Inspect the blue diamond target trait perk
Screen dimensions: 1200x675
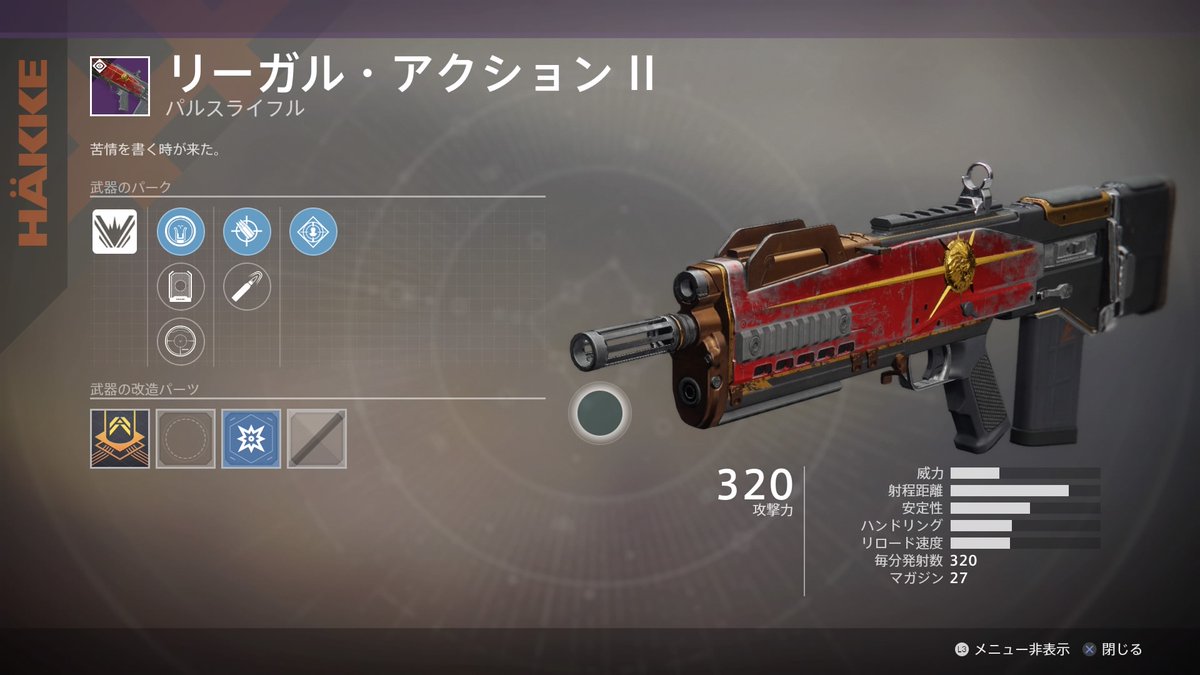coord(313,232)
